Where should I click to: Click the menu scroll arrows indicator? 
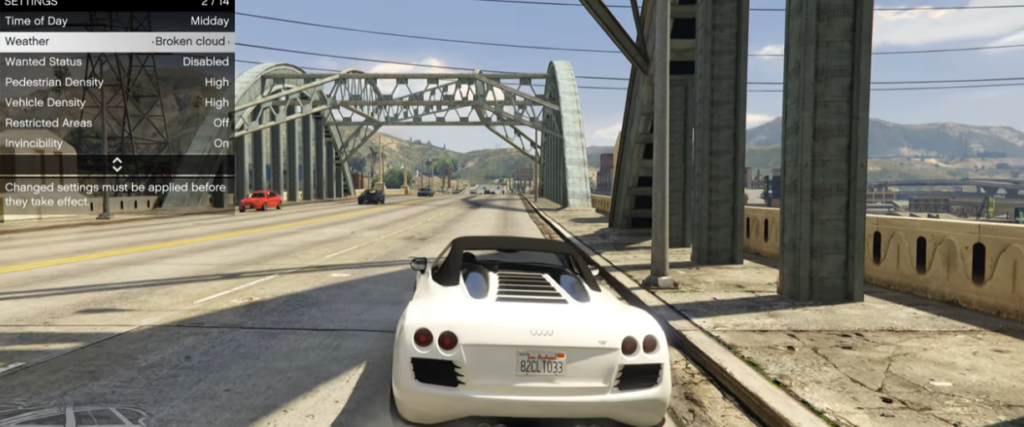[x=117, y=164]
